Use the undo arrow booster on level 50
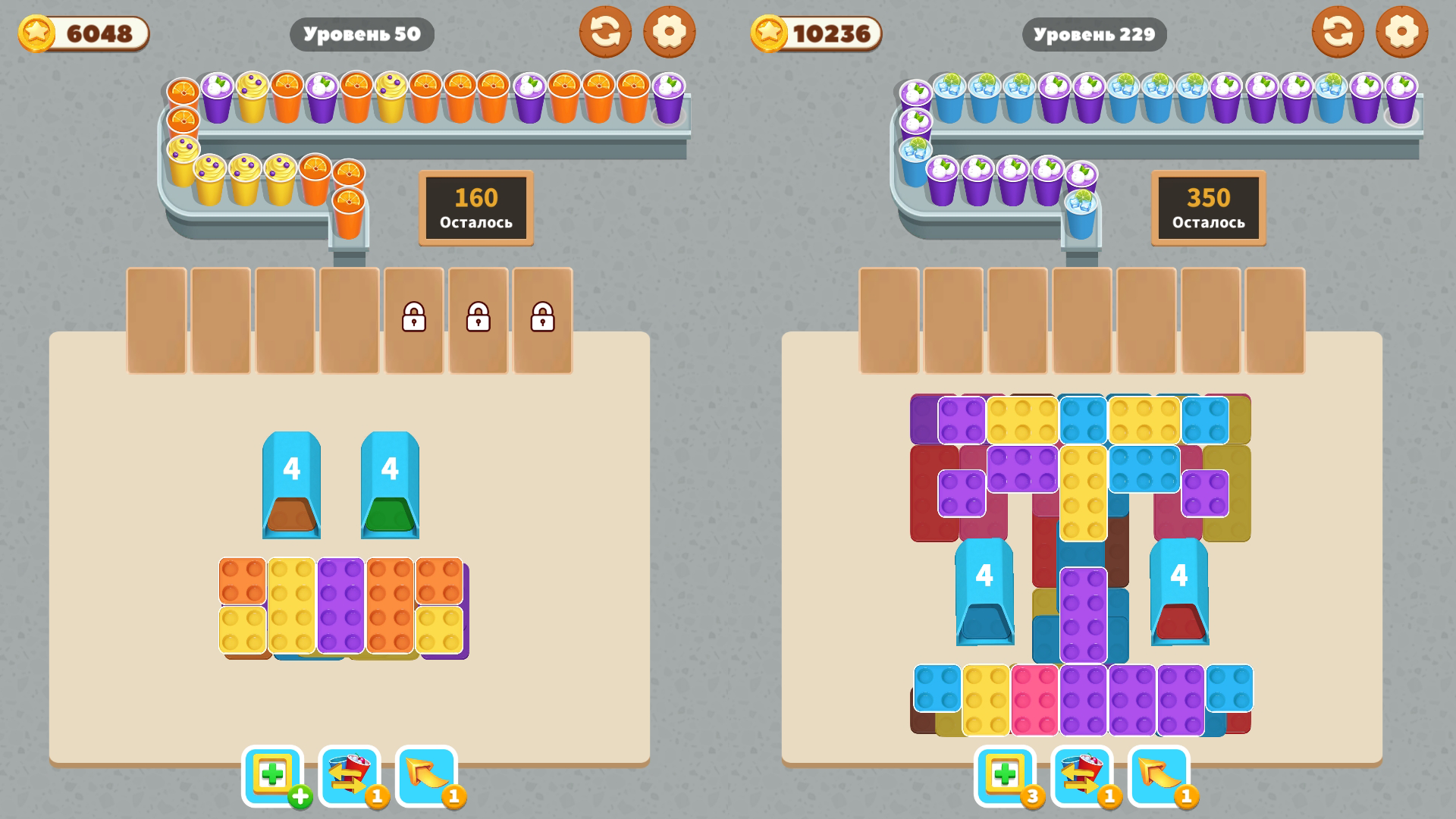Screen dimensions: 1456x819 tap(425, 775)
